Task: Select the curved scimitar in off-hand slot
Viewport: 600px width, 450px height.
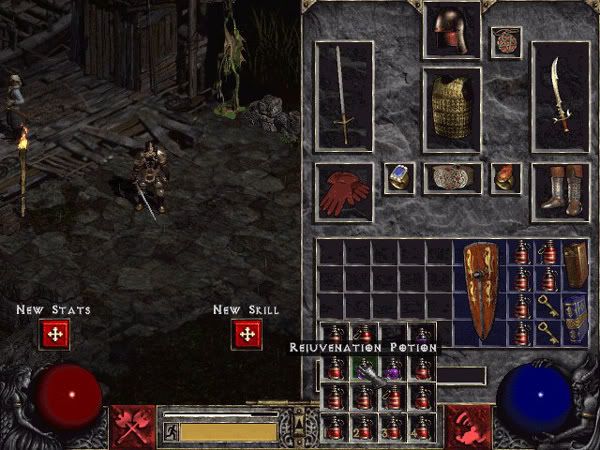Action: pyautogui.click(x=559, y=95)
